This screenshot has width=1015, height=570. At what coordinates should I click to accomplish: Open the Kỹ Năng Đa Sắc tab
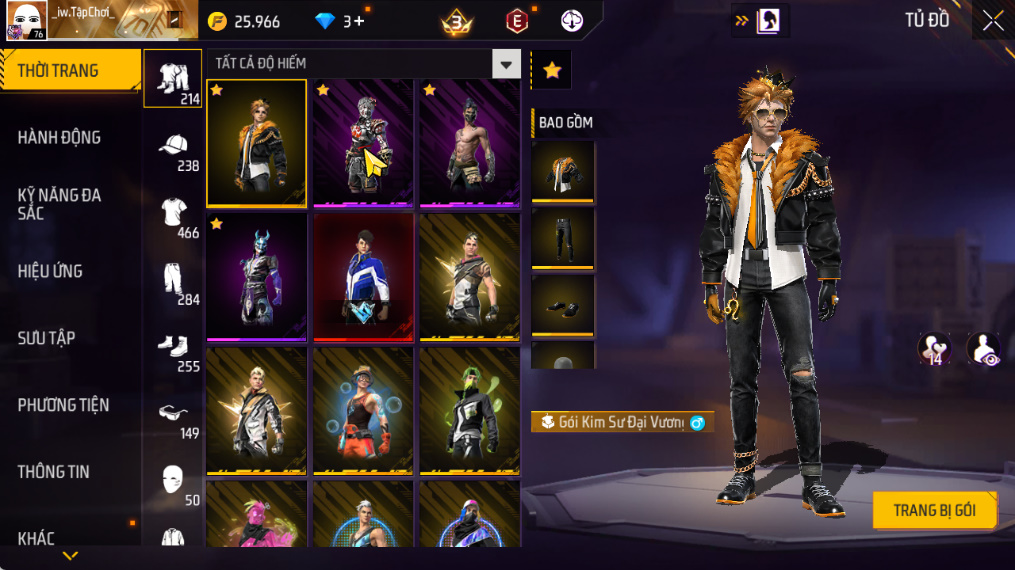coord(60,204)
